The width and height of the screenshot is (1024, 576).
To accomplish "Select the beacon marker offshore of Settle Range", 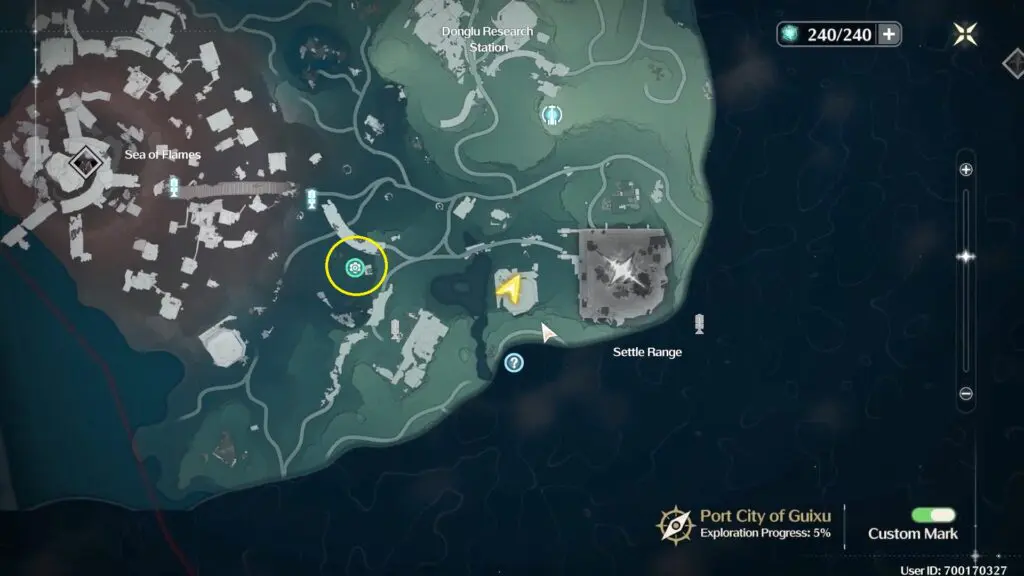I will coord(700,323).
